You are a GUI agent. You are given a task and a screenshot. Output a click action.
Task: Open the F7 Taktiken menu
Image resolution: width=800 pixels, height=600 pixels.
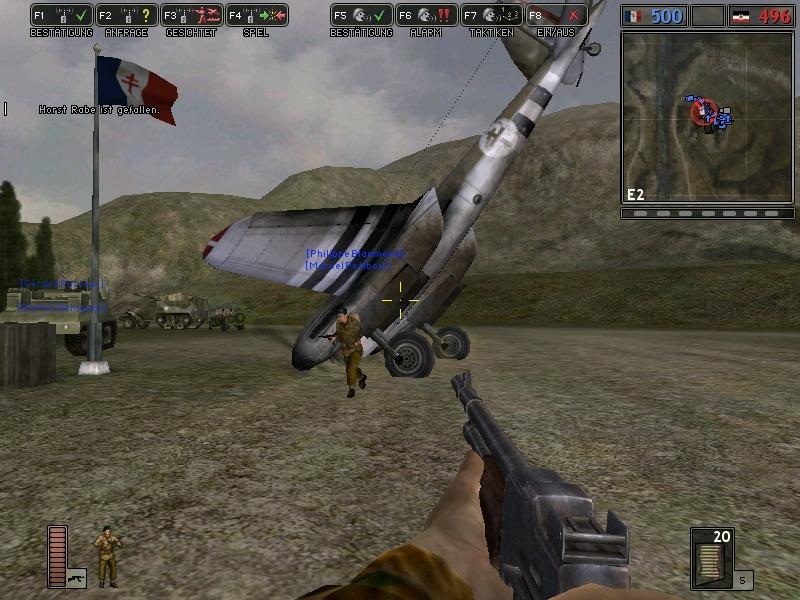[492, 16]
